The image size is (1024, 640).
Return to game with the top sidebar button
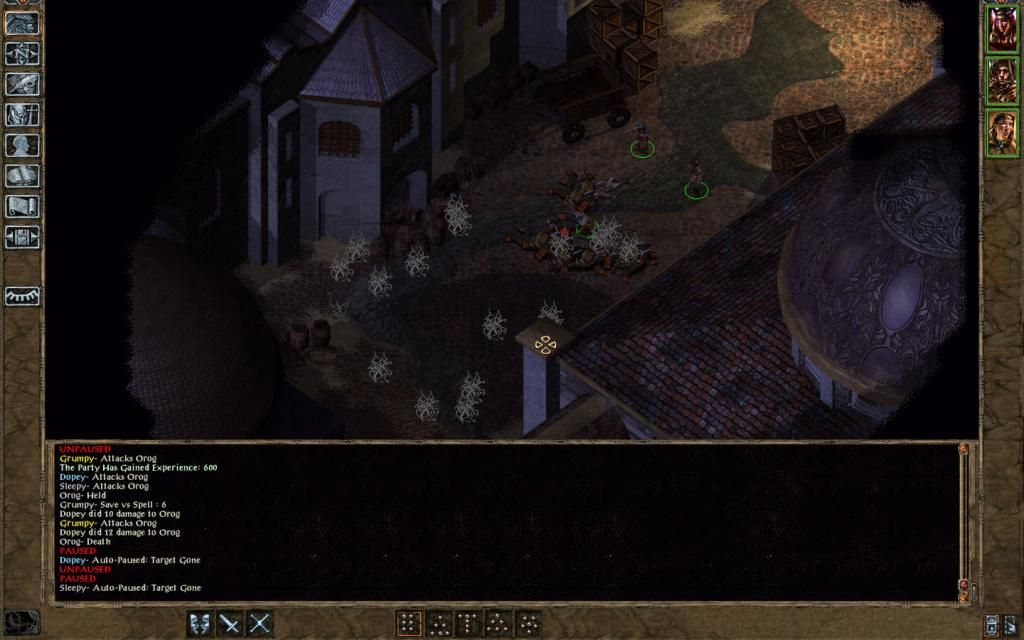22,23
